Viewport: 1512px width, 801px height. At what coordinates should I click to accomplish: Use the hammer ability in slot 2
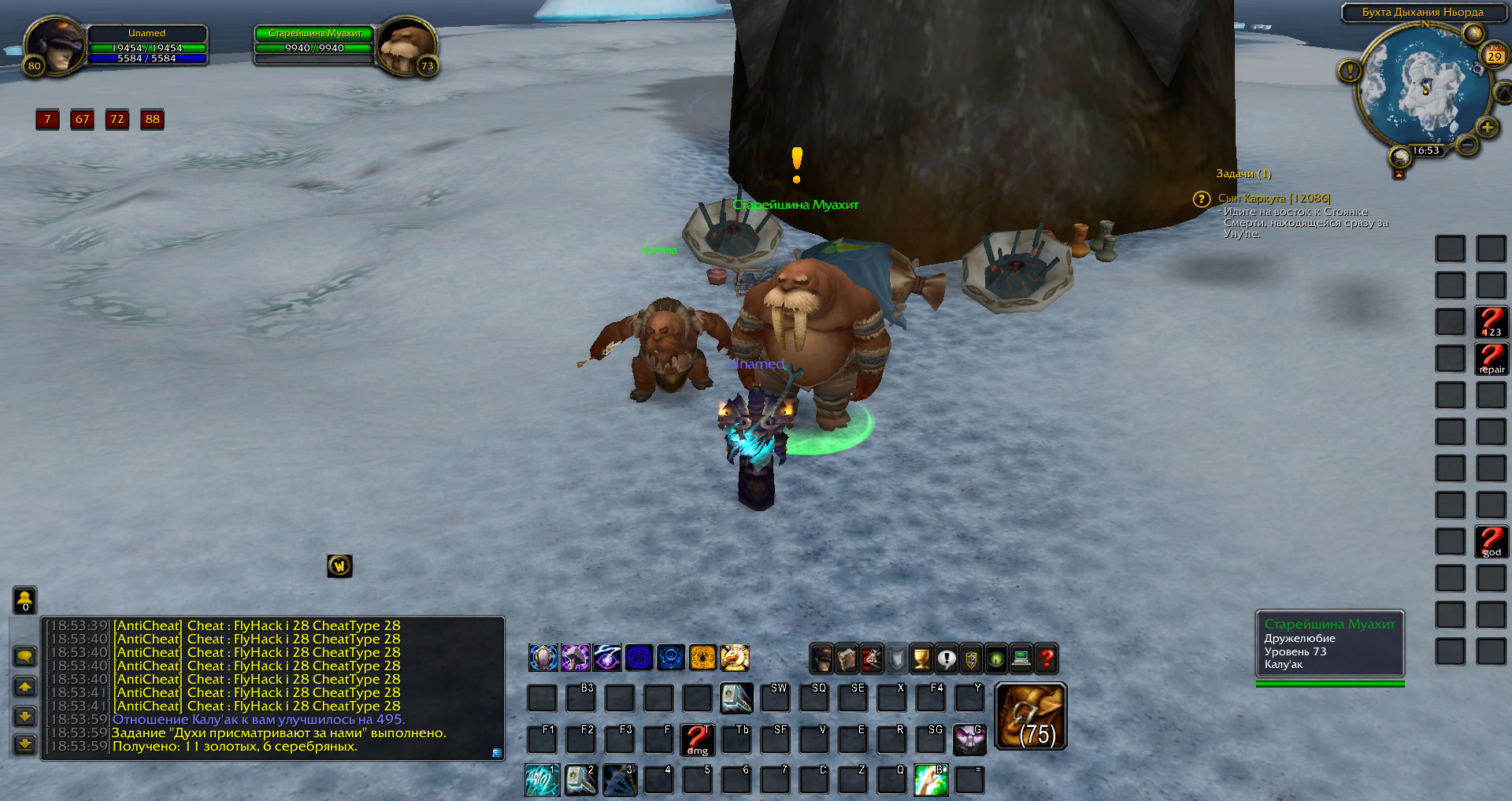[580, 780]
